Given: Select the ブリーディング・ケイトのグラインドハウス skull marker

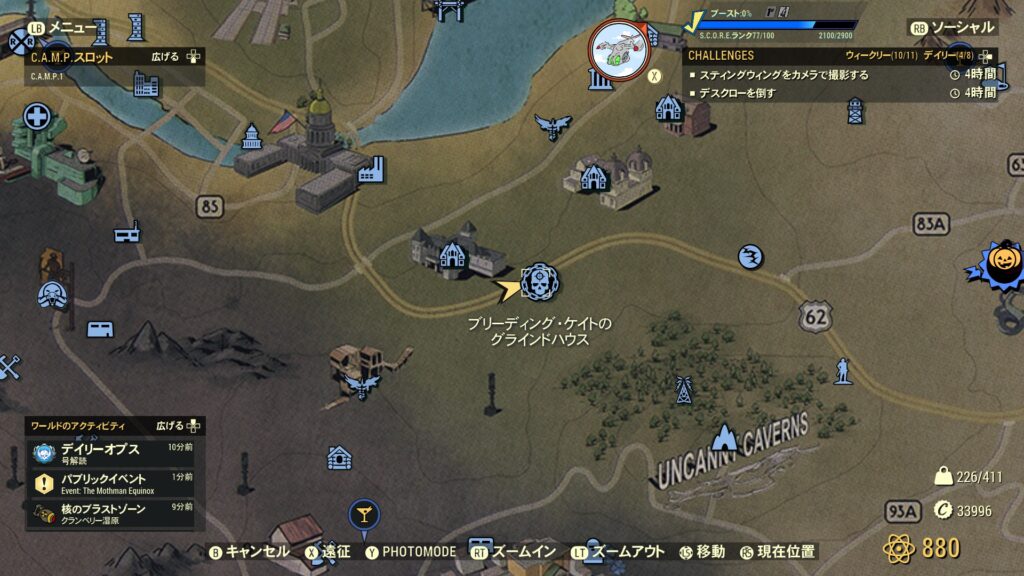Looking at the screenshot, I should tap(540, 282).
